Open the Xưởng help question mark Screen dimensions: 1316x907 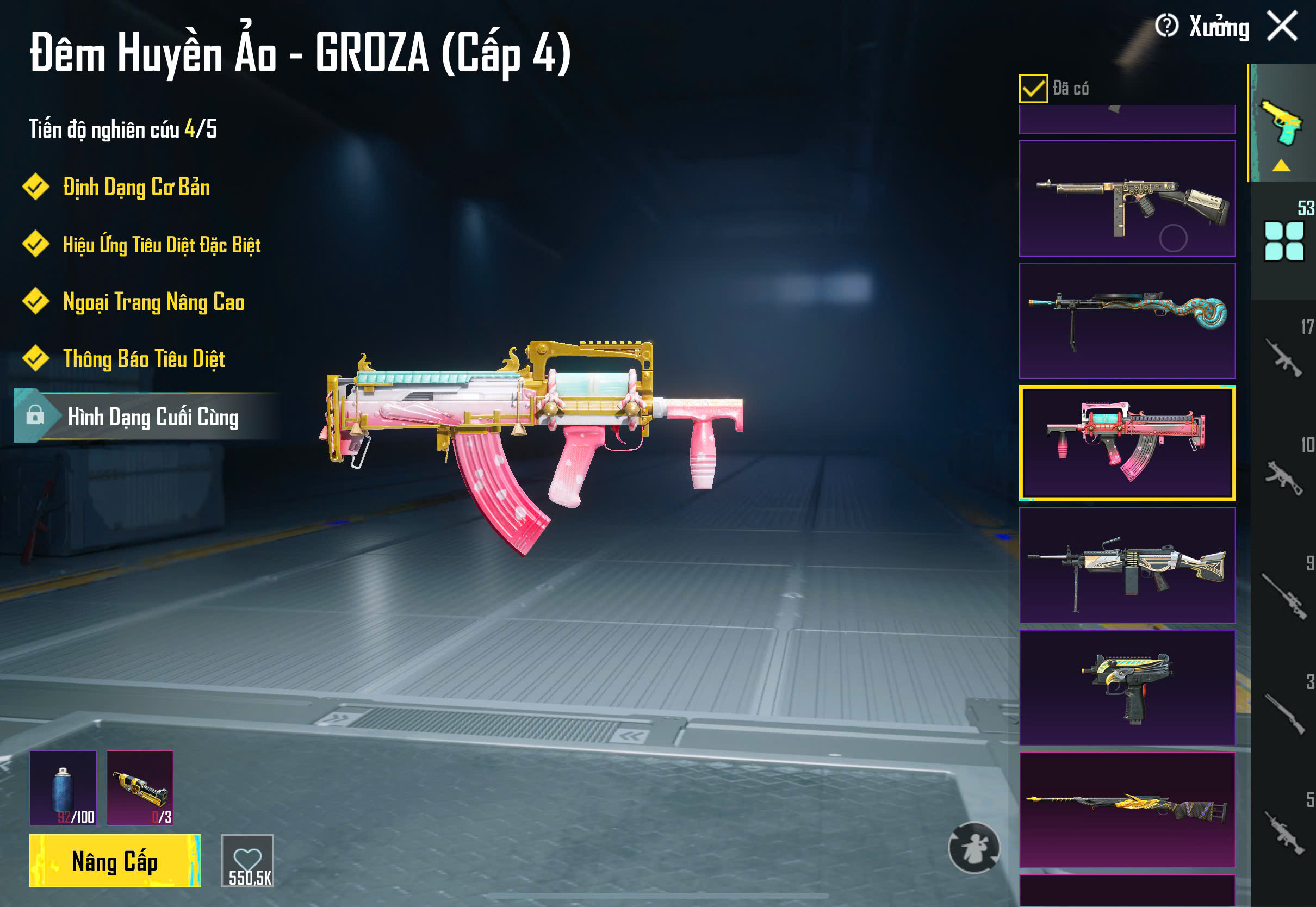tap(1166, 26)
